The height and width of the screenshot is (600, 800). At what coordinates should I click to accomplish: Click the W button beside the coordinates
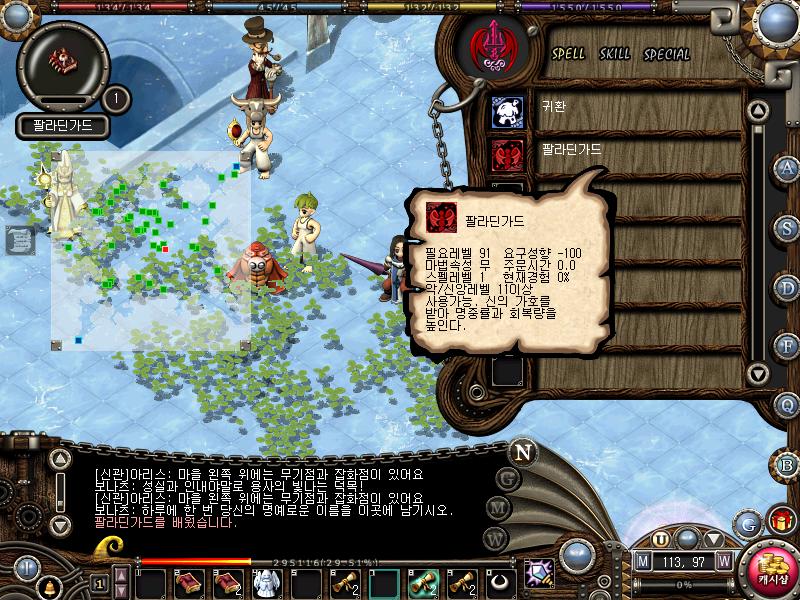tap(722, 561)
